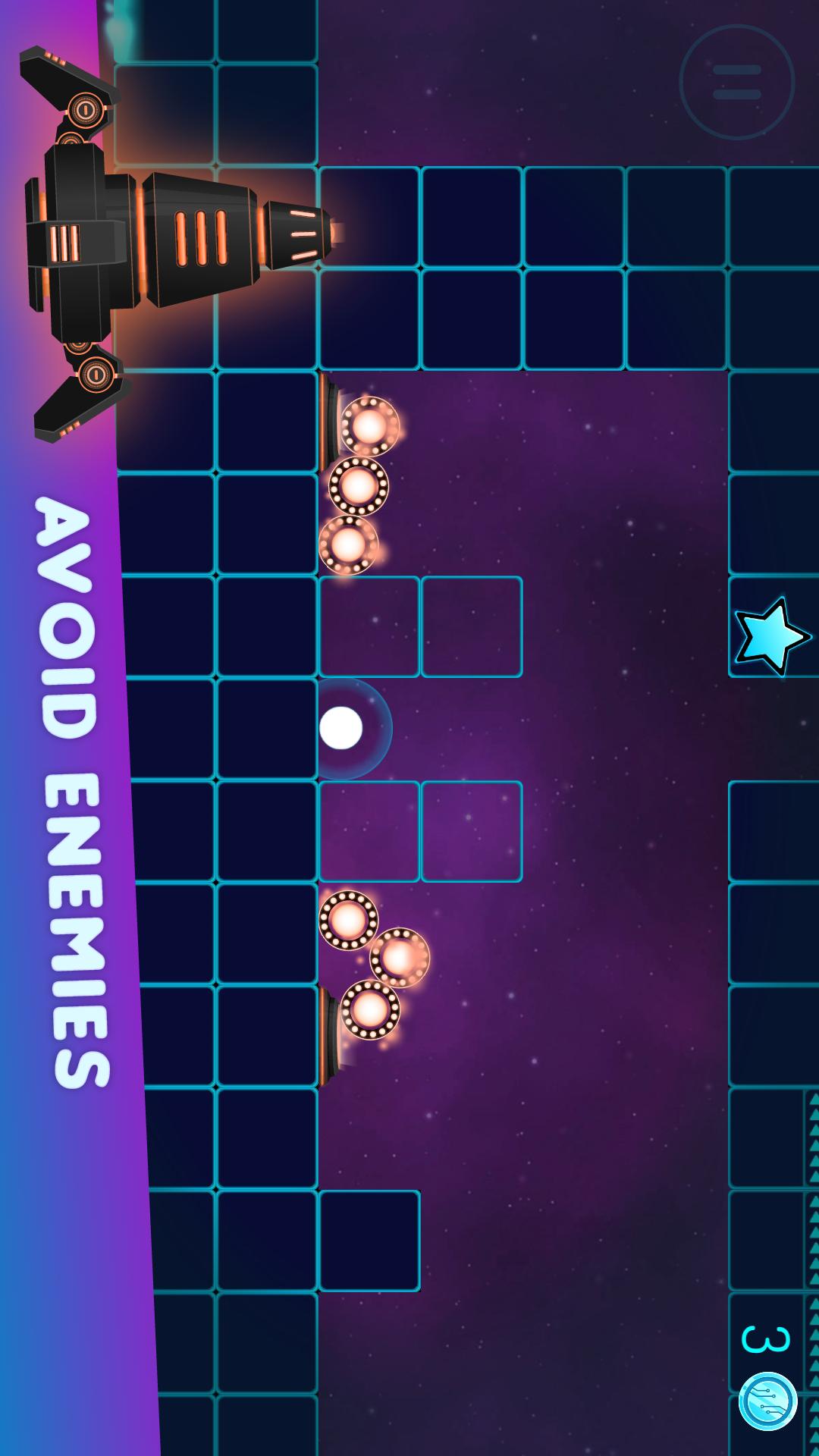Pause the game with the round button
This screenshot has height=1456, width=819.
point(736,82)
